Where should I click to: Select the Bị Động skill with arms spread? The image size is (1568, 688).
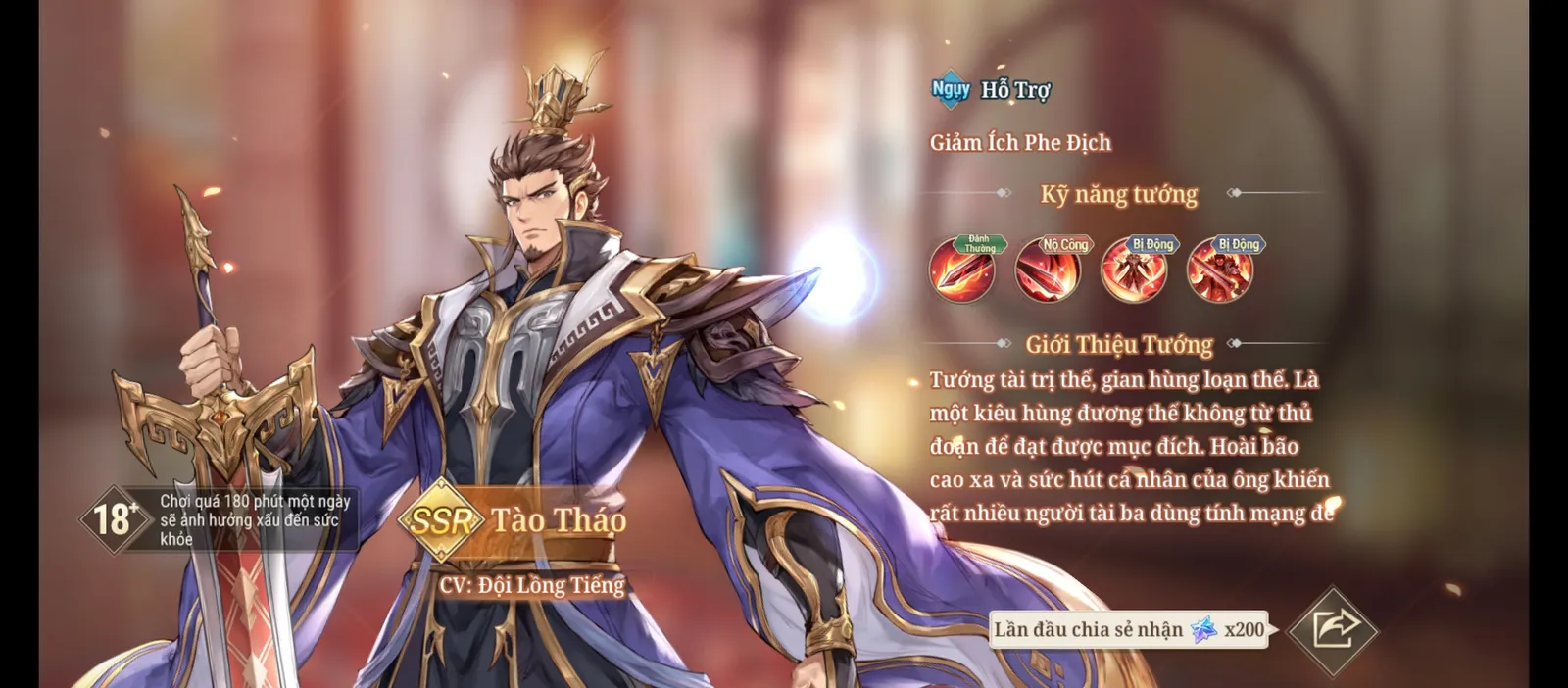[1134, 270]
